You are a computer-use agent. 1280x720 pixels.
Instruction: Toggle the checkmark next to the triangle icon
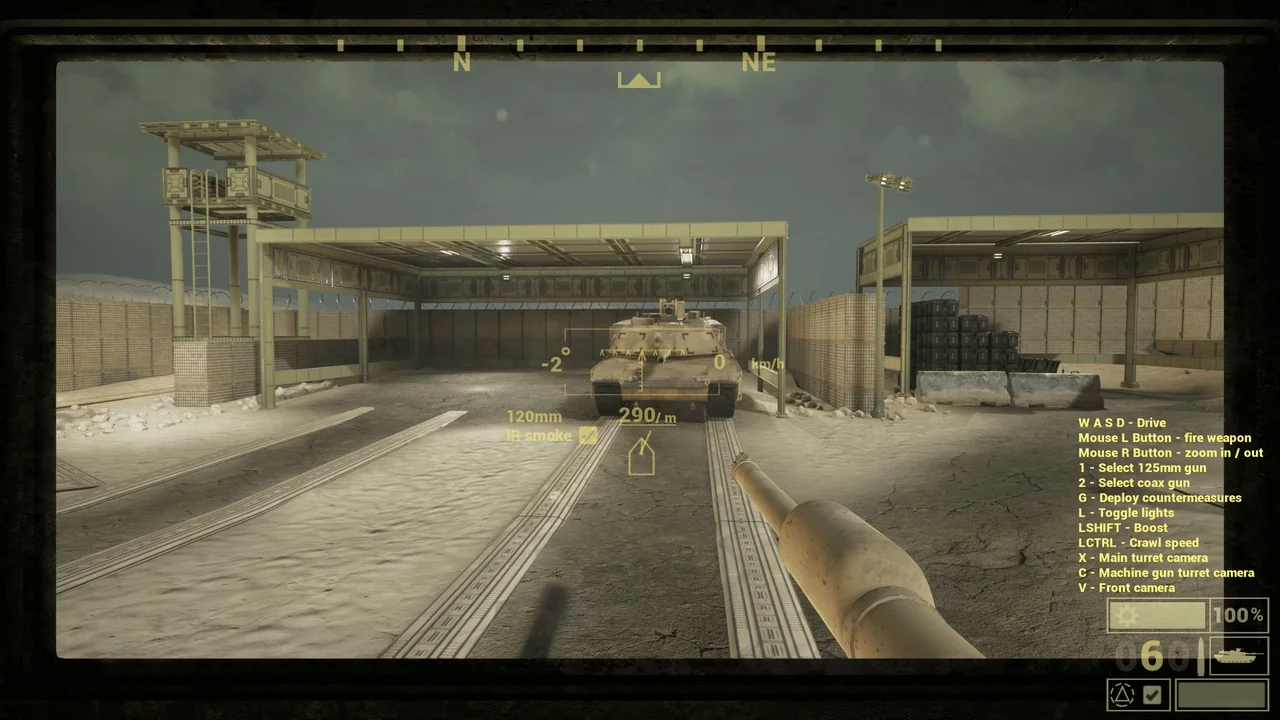tap(1151, 695)
